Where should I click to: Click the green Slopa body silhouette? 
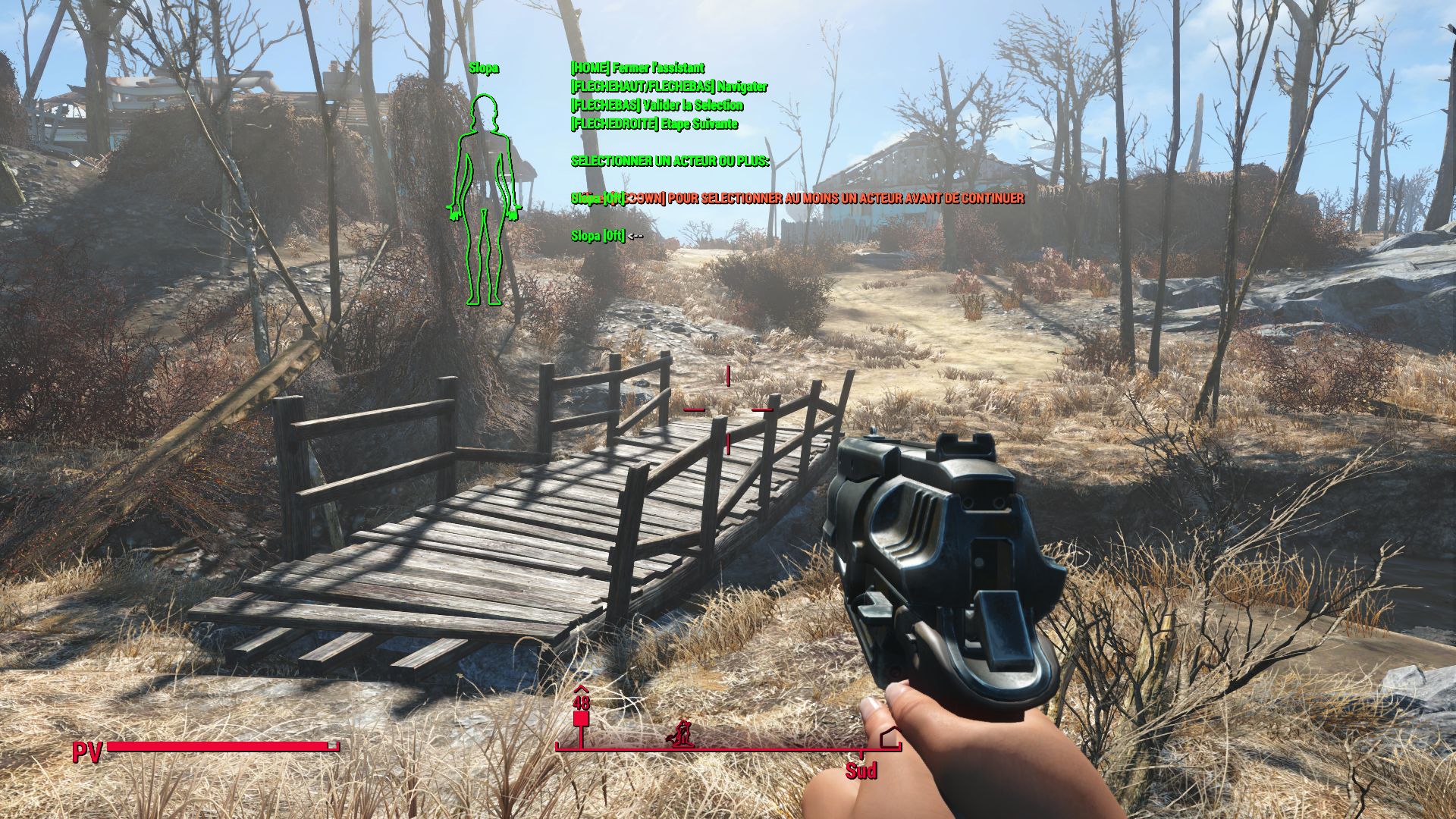pos(483,200)
